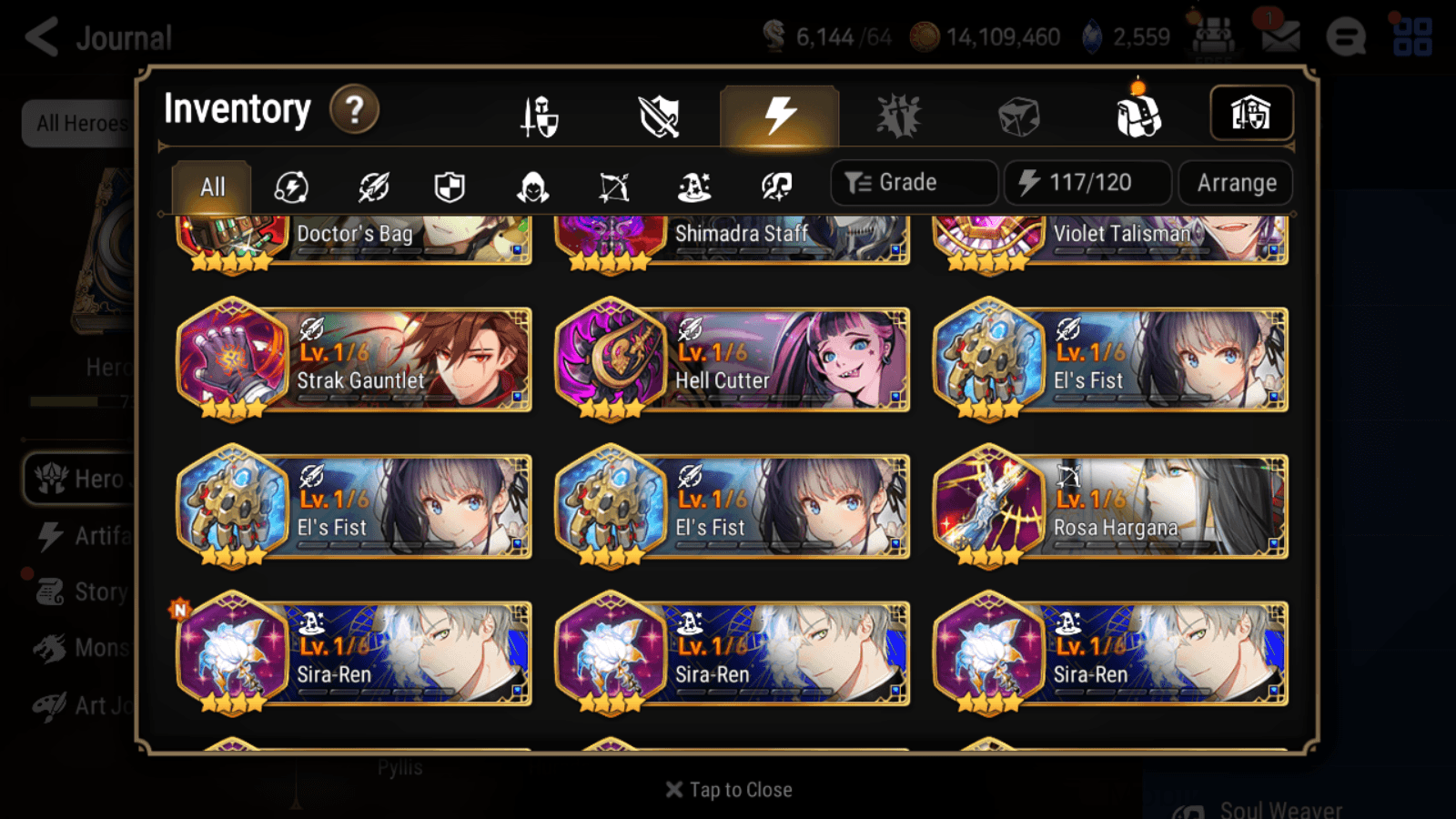Open the community chat bubble icon
1456x819 pixels.
coord(1346,38)
